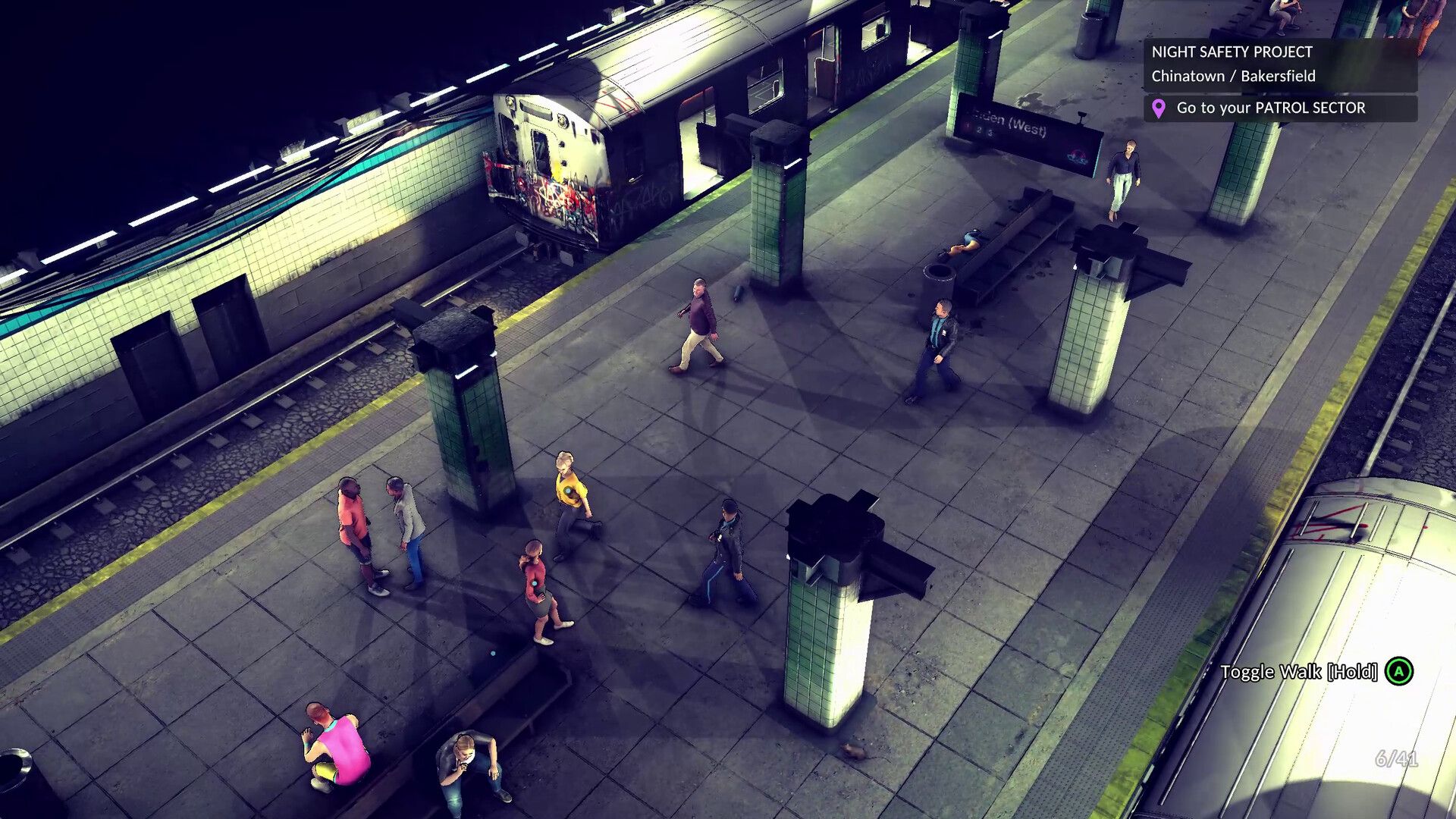This screenshot has width=1456, height=819.
Task: Click the purple waypoint pin icon
Action: 1158,108
